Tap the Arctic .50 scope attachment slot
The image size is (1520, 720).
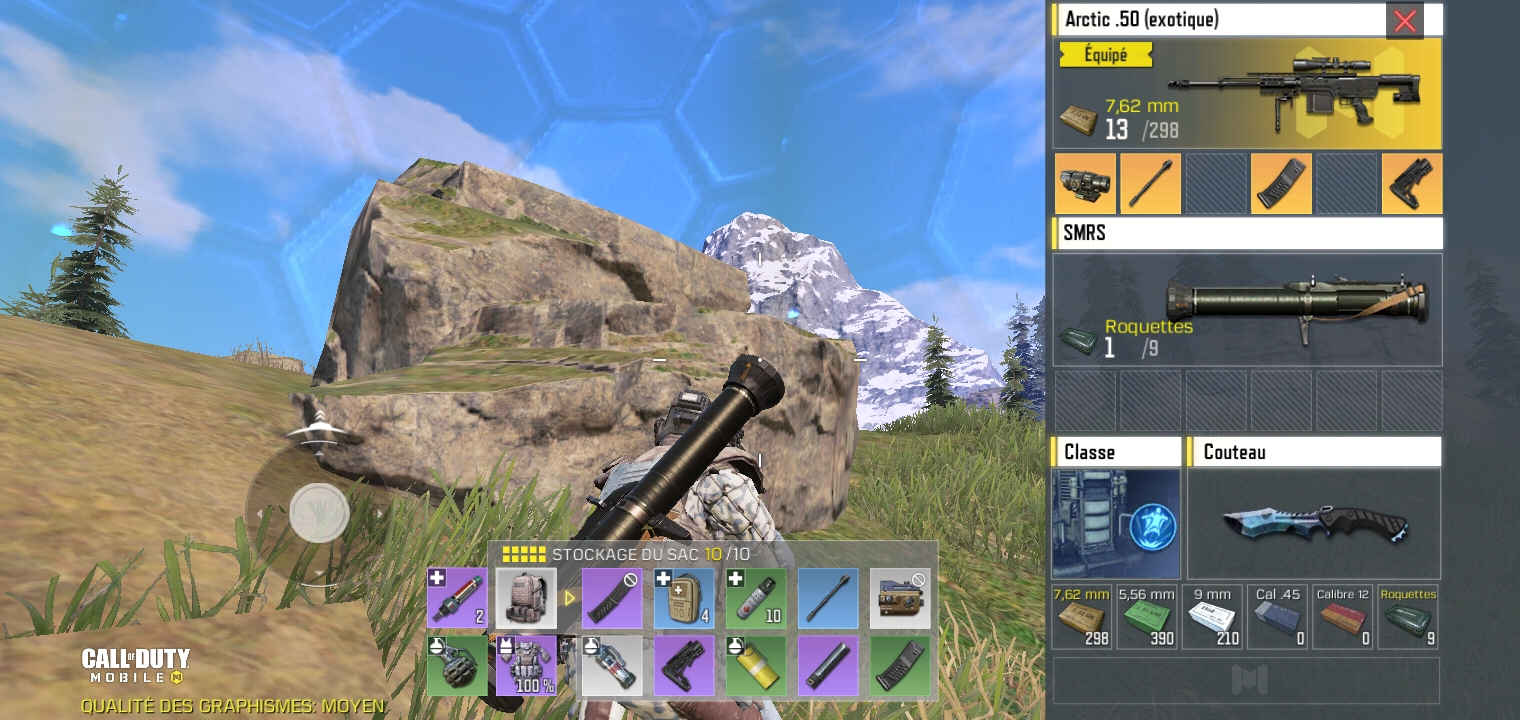[1084, 184]
